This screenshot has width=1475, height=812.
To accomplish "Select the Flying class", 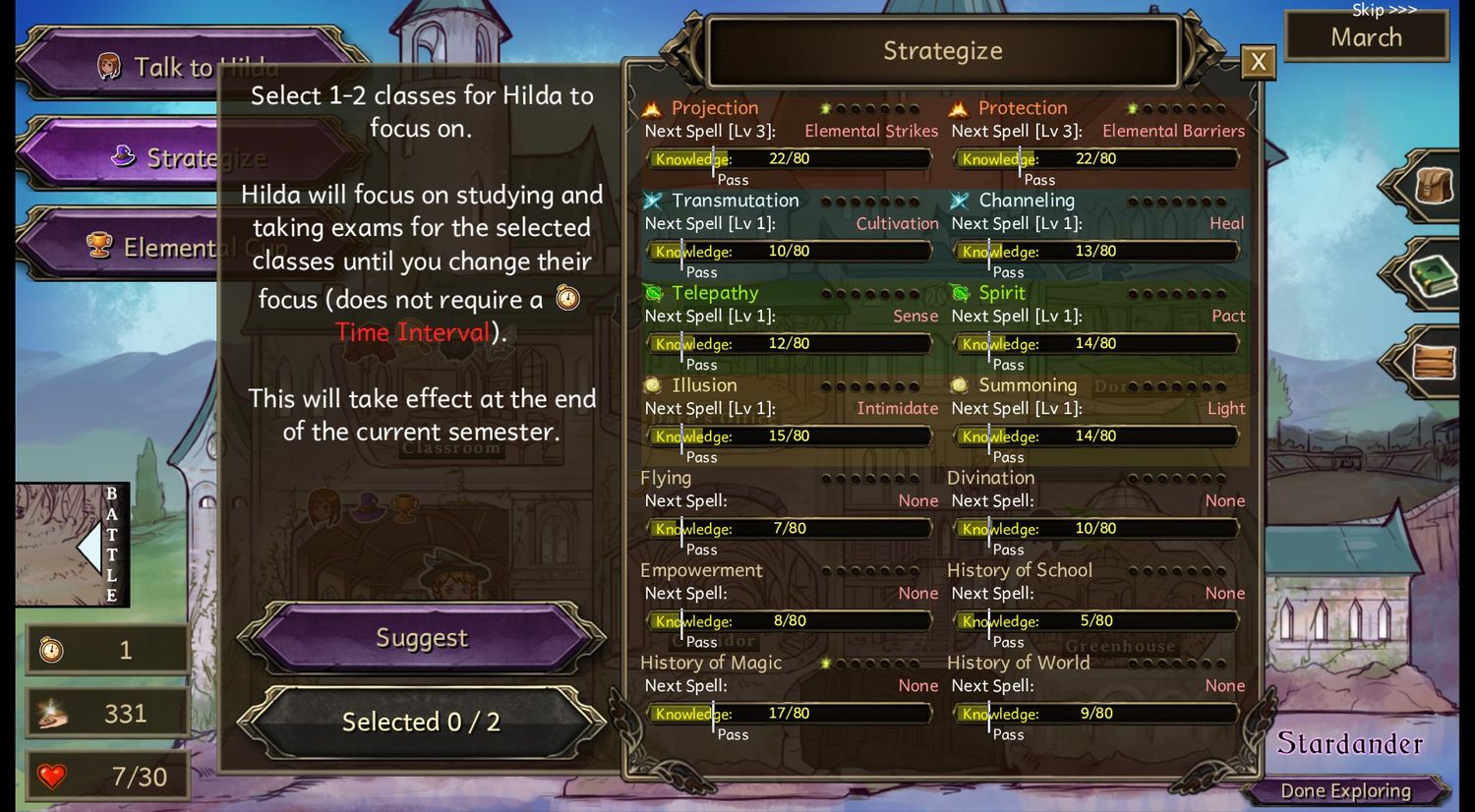I will [x=666, y=478].
